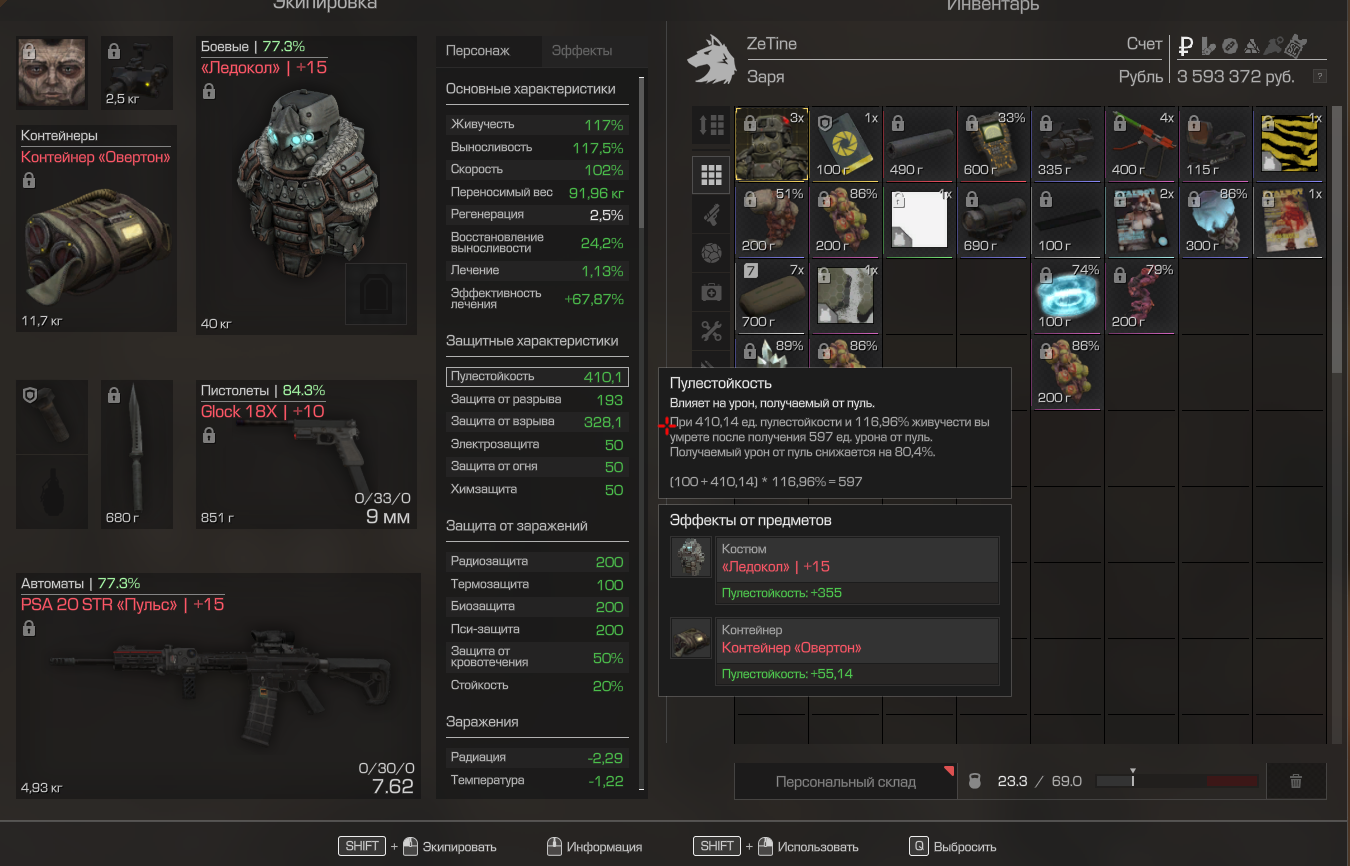Viewport: 1350px width, 866px height.
Task: Select the yellow tiger-stripe camo item
Action: pyautogui.click(x=1291, y=143)
